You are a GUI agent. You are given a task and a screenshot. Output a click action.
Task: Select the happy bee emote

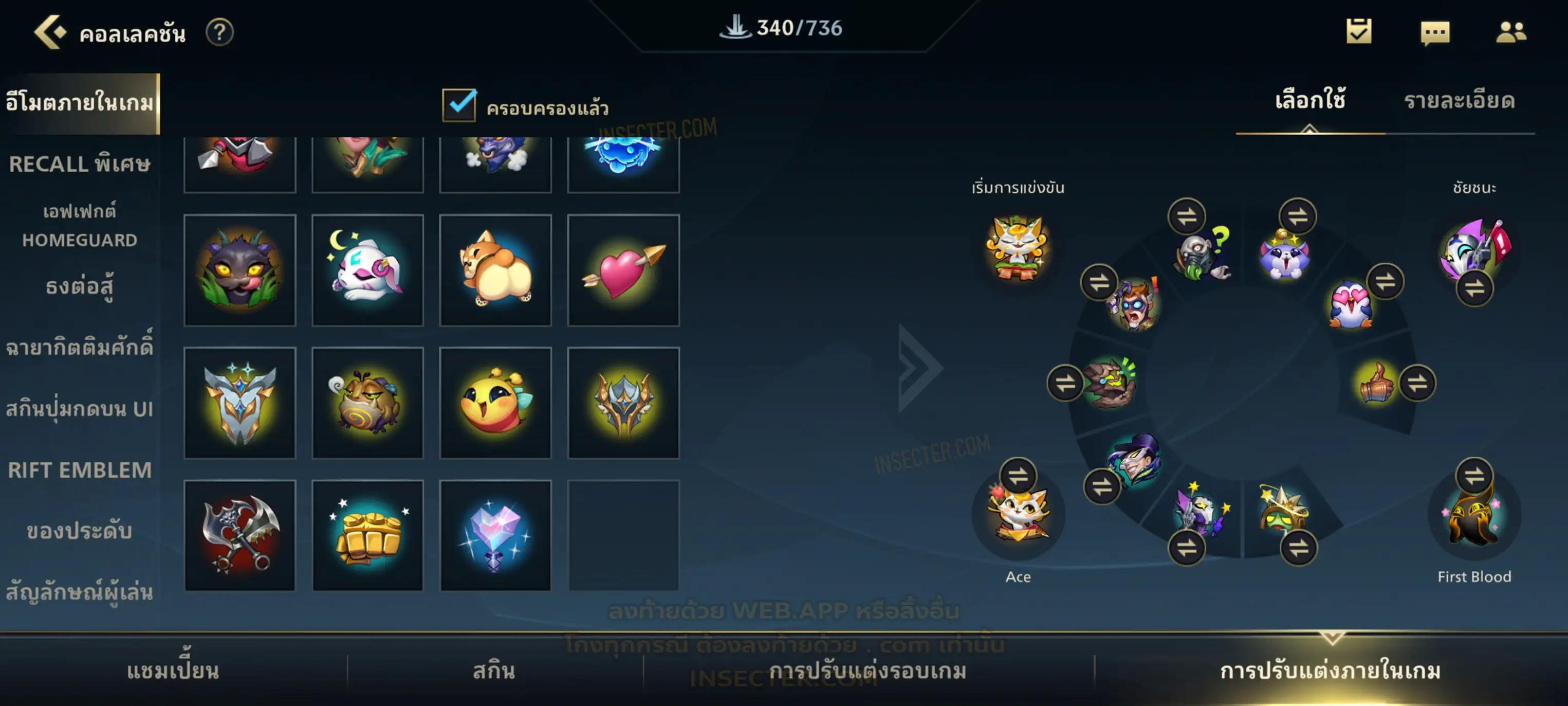pyautogui.click(x=495, y=403)
